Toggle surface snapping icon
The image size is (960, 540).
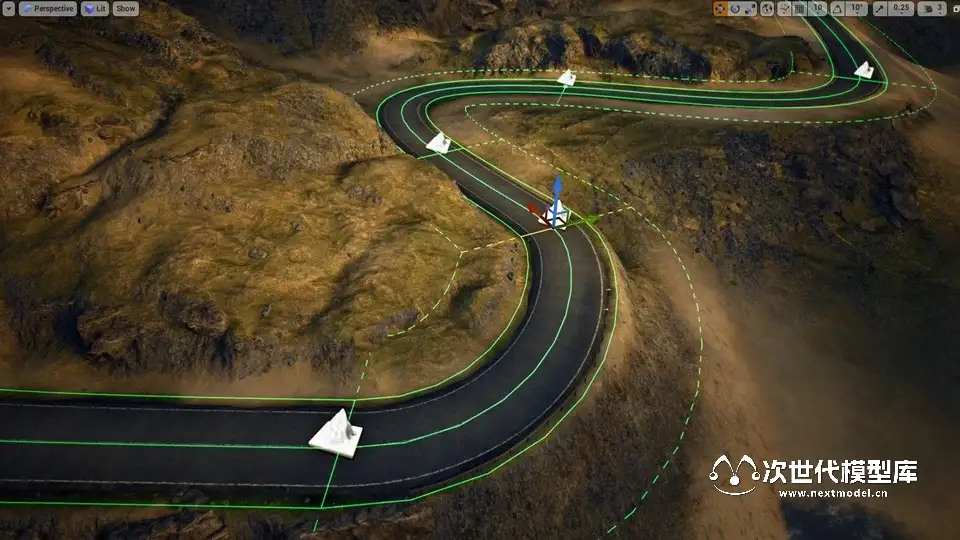pyautogui.click(x=783, y=8)
